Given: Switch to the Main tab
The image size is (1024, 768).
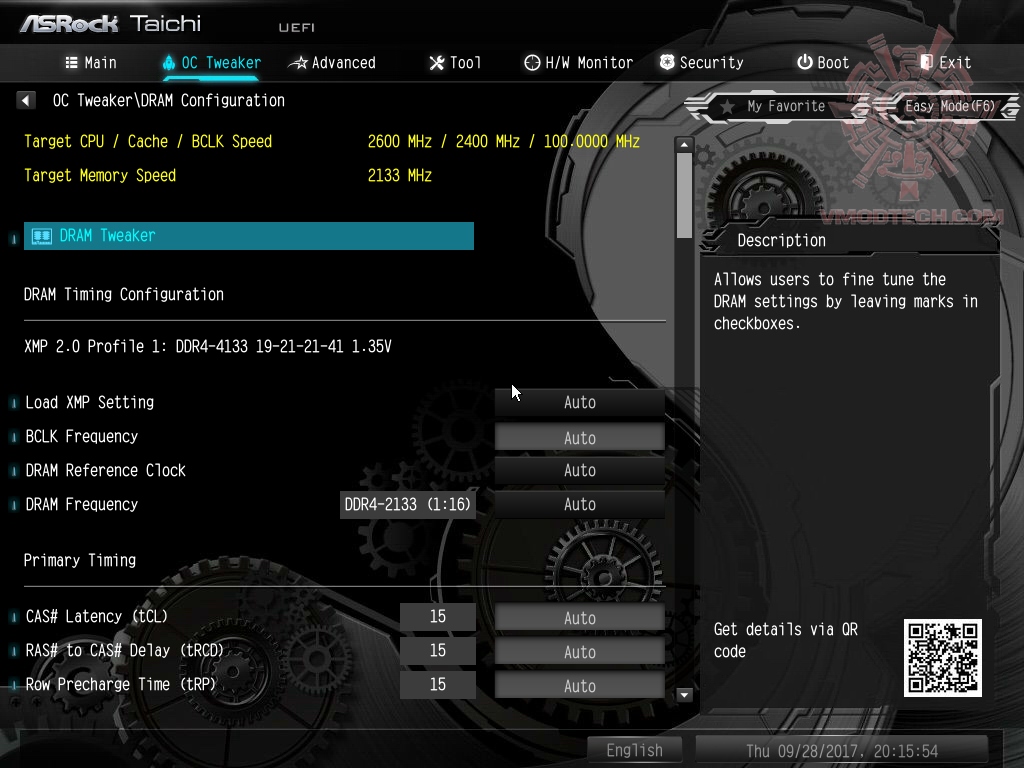Looking at the screenshot, I should (91, 63).
